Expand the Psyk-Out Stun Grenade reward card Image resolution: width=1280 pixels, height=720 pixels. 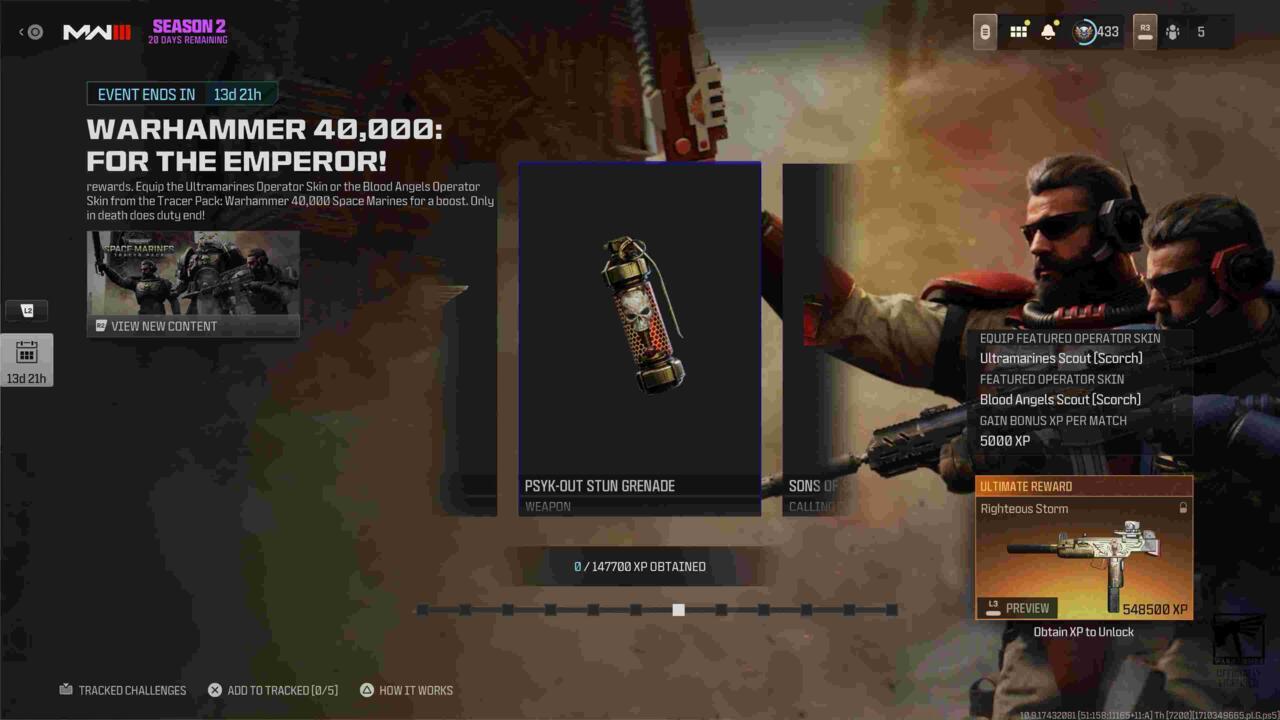(639, 337)
